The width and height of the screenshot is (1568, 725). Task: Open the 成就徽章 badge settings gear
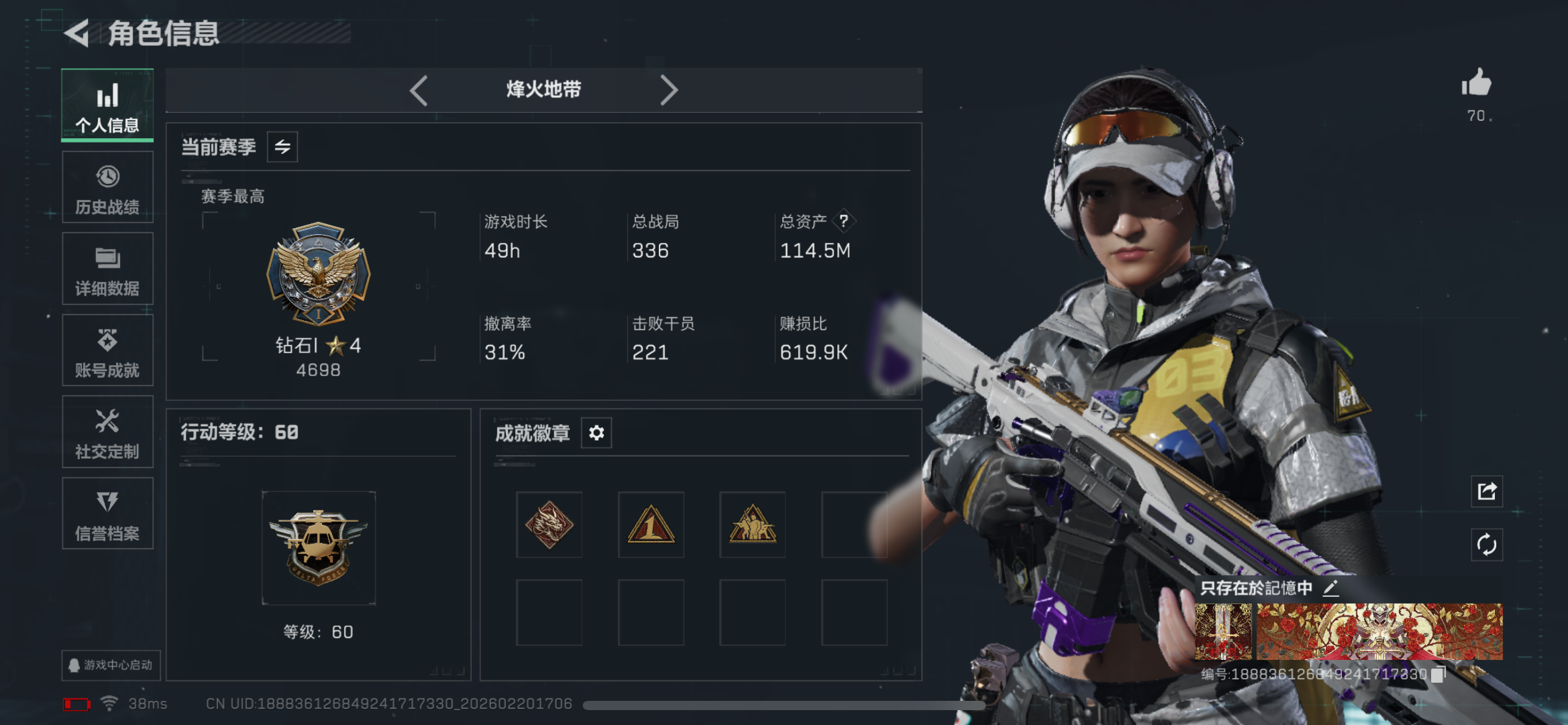[x=596, y=433]
